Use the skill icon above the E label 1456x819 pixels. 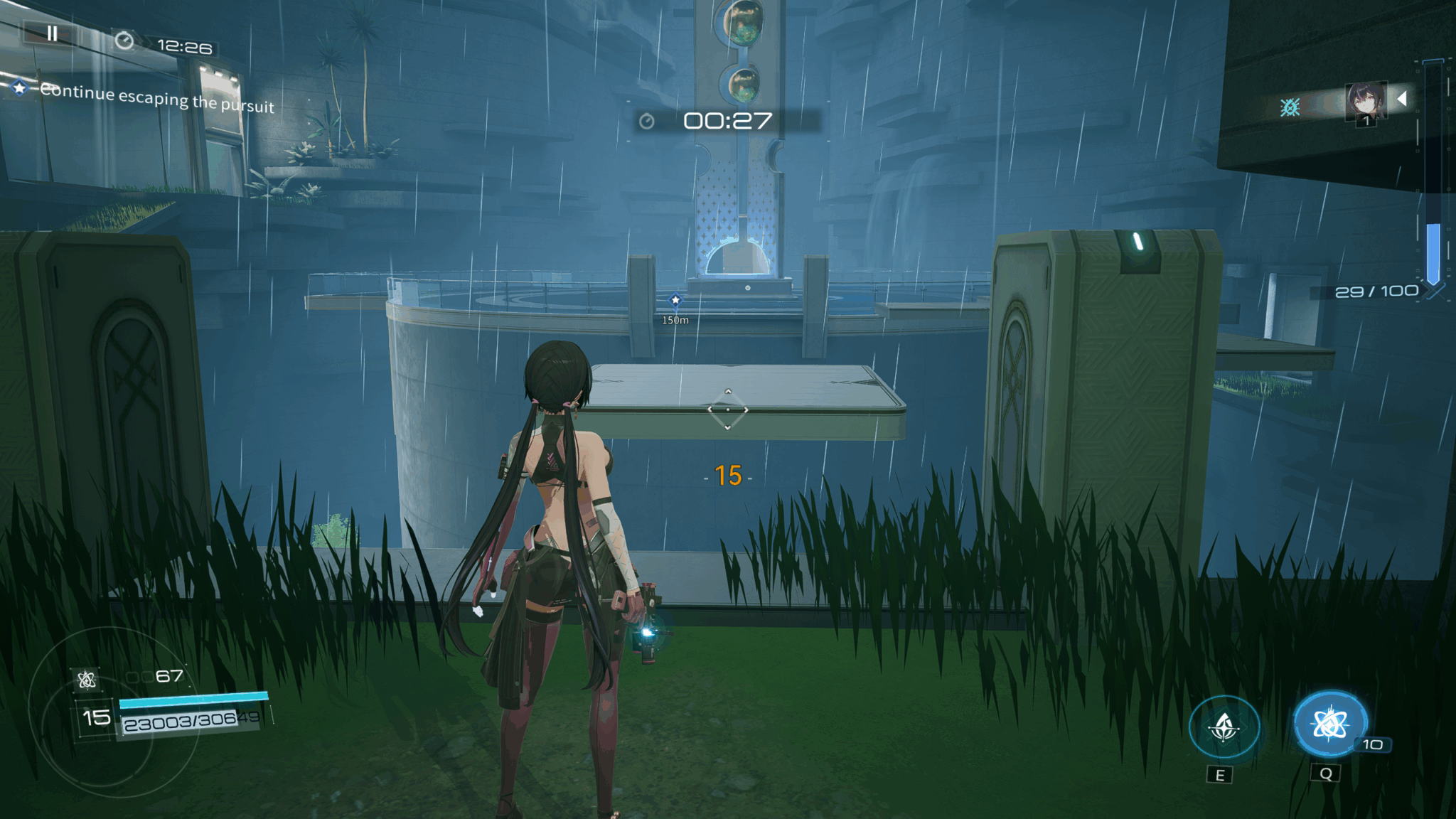(1224, 727)
